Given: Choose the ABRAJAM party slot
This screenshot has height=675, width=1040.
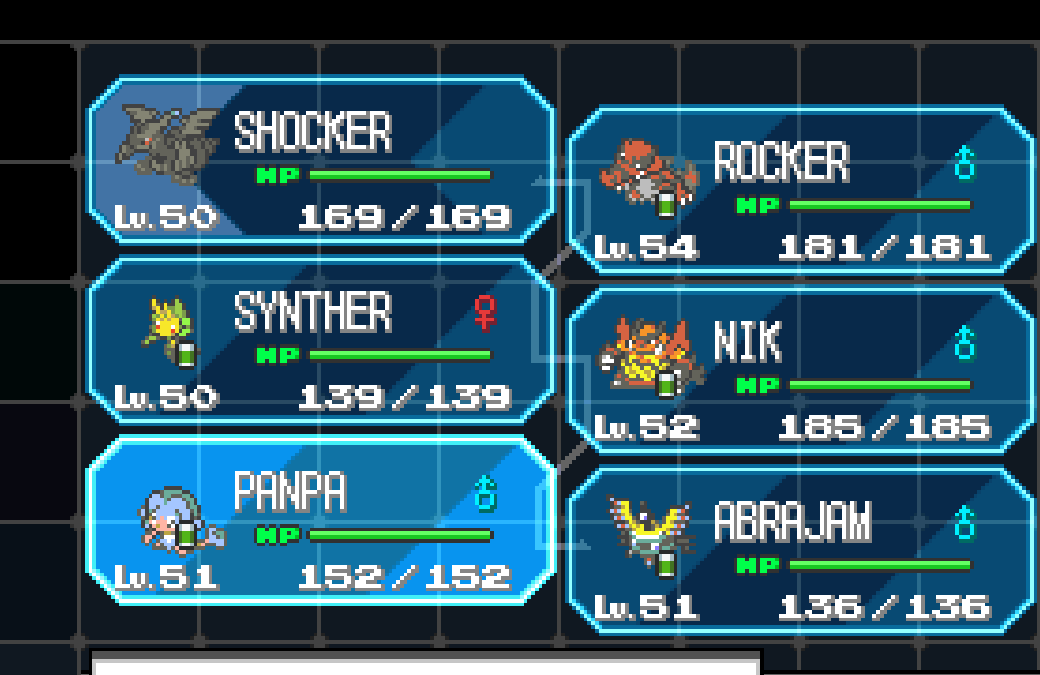Looking at the screenshot, I should [x=800, y=551].
